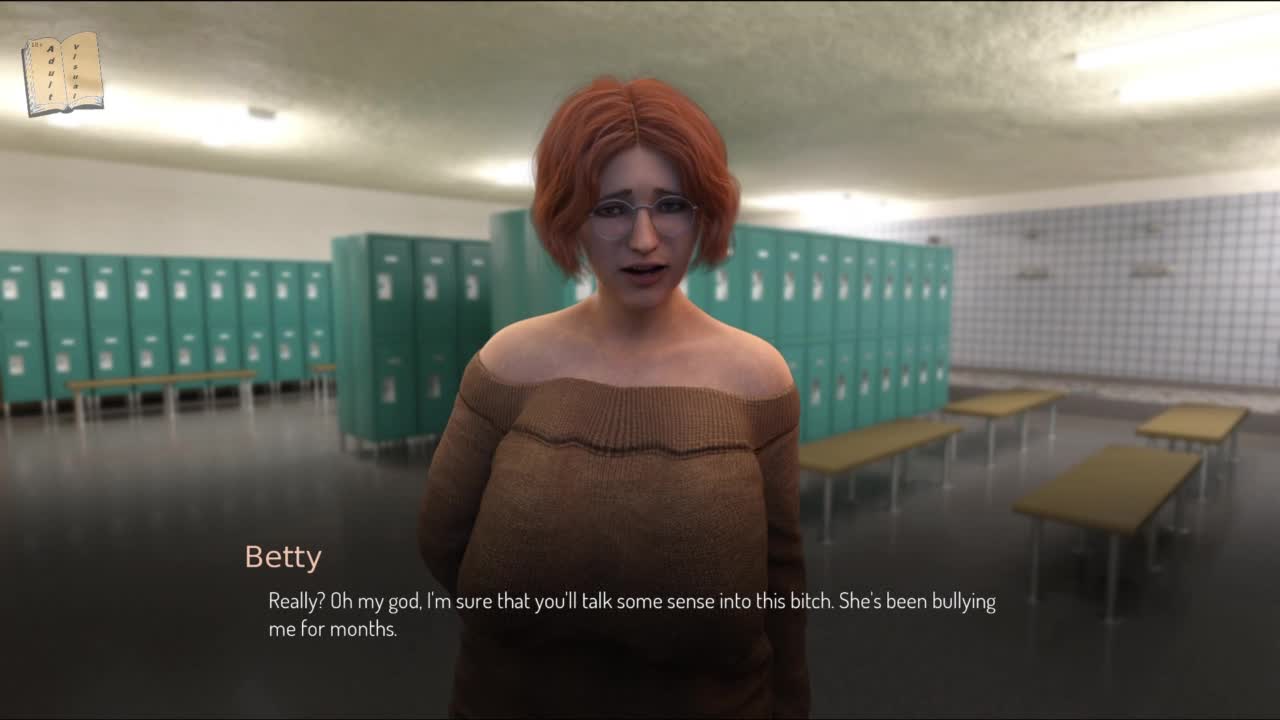The height and width of the screenshot is (720, 1280).
Task: Click Betty's dialogue text to continue
Action: point(632,615)
